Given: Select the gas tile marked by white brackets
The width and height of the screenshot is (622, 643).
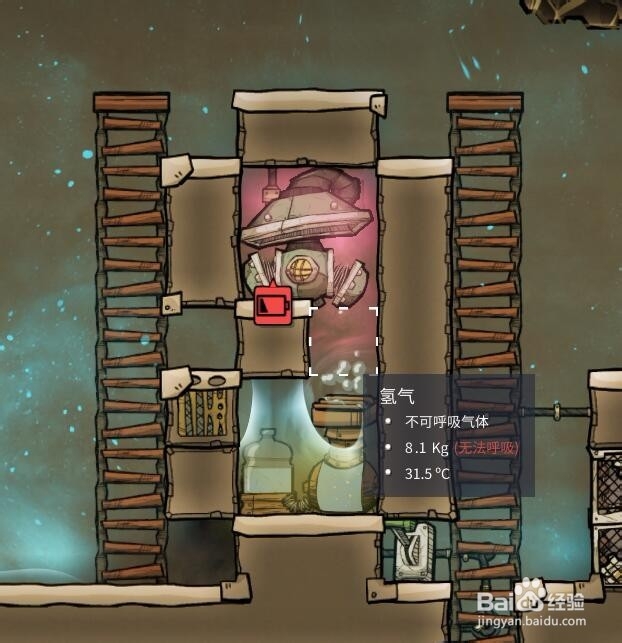Looking at the screenshot, I should tap(343, 341).
